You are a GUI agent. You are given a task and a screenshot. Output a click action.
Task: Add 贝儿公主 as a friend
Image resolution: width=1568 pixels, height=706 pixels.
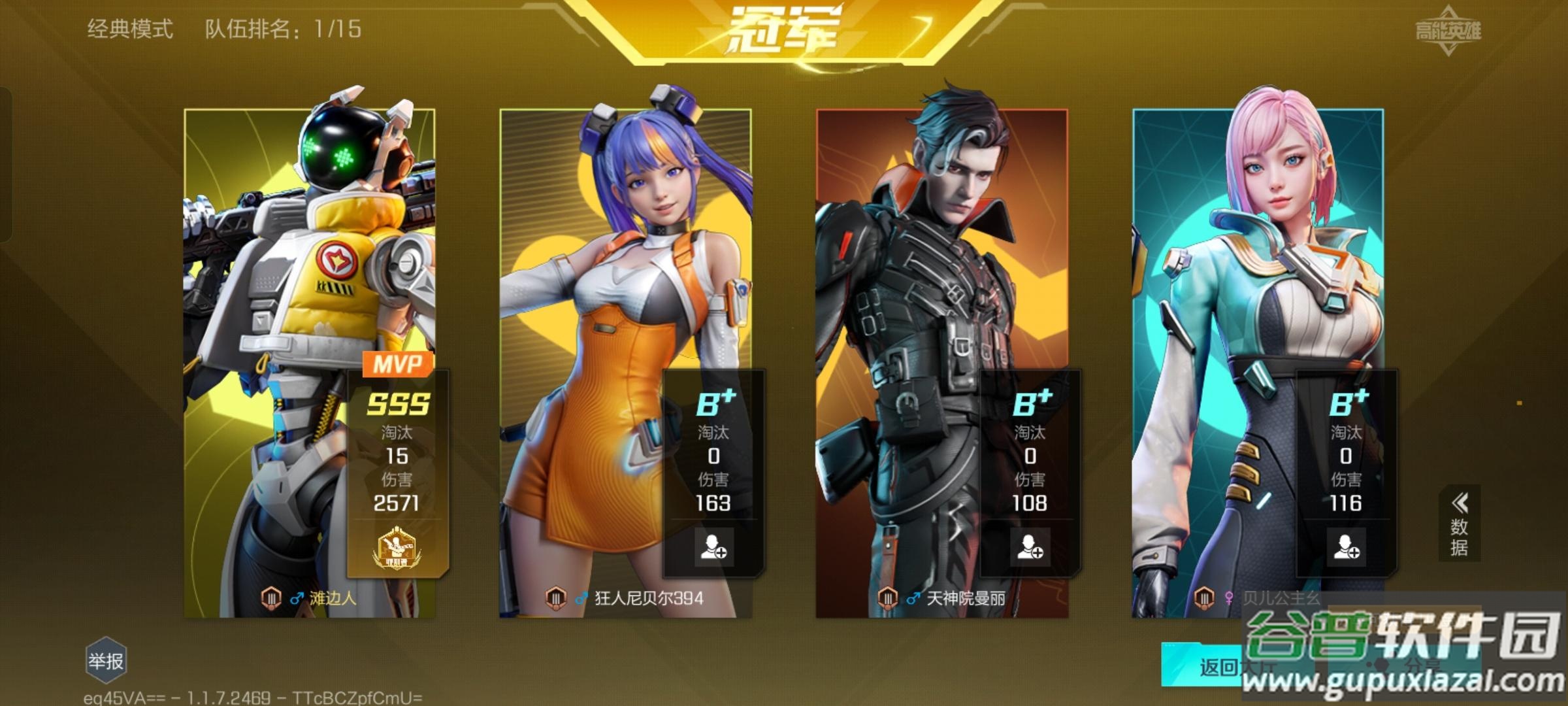1346,547
